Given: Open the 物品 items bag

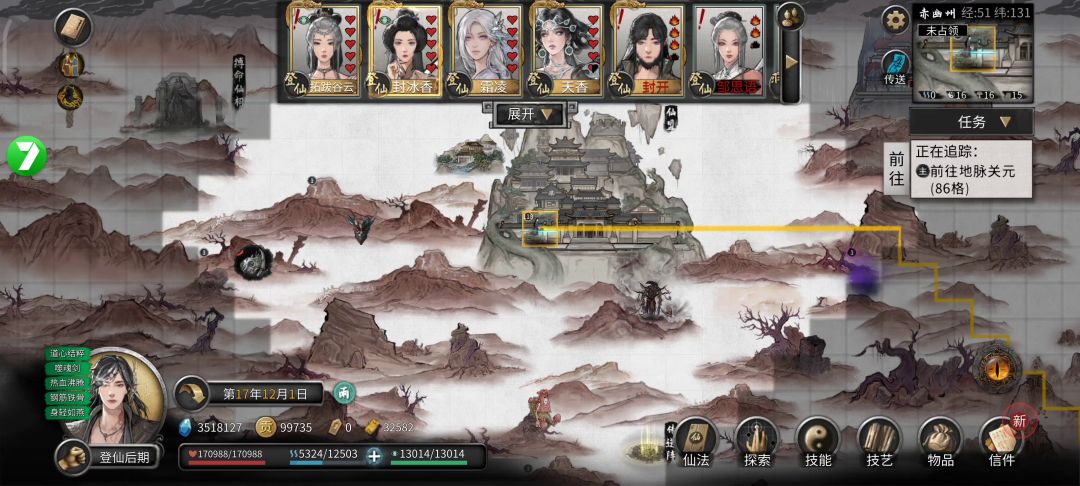Looking at the screenshot, I should click(940, 443).
